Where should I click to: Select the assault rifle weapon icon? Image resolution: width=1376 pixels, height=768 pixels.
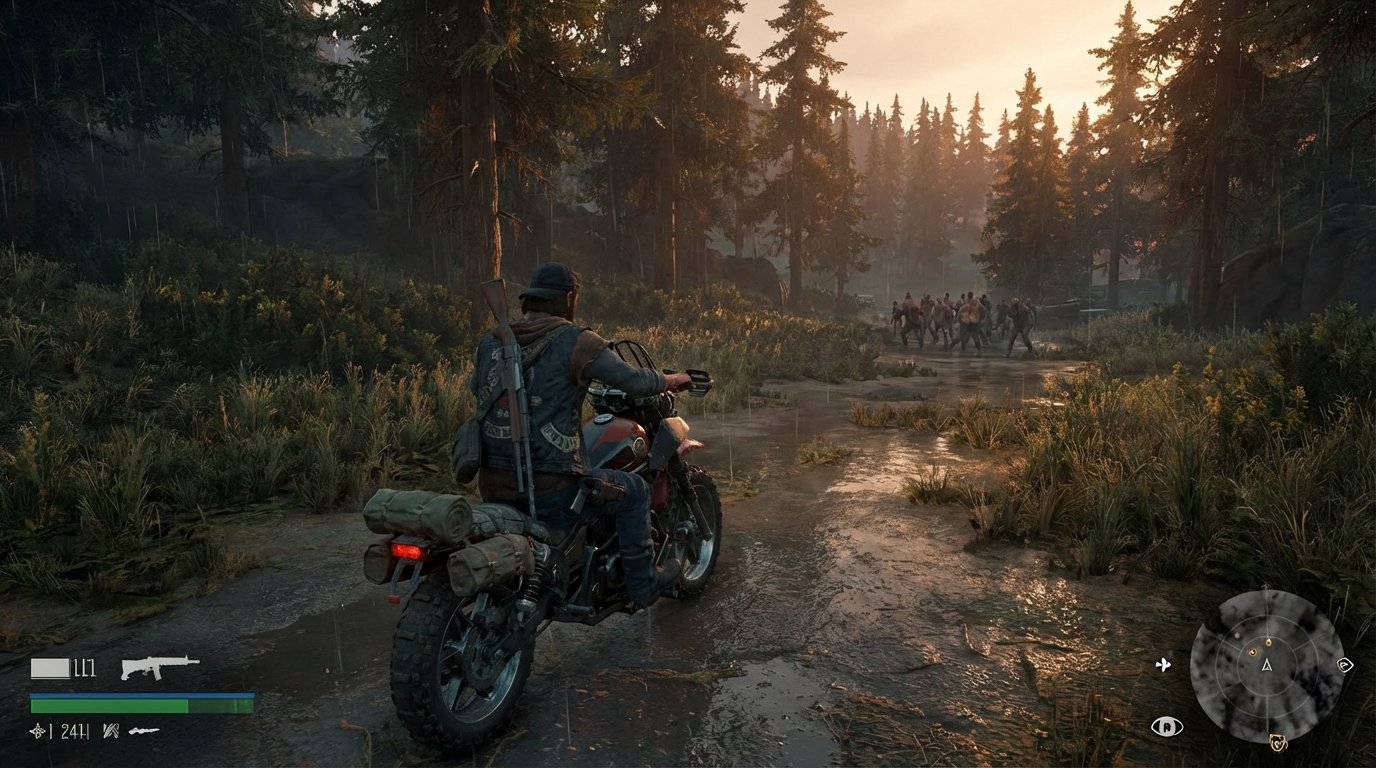(160, 666)
